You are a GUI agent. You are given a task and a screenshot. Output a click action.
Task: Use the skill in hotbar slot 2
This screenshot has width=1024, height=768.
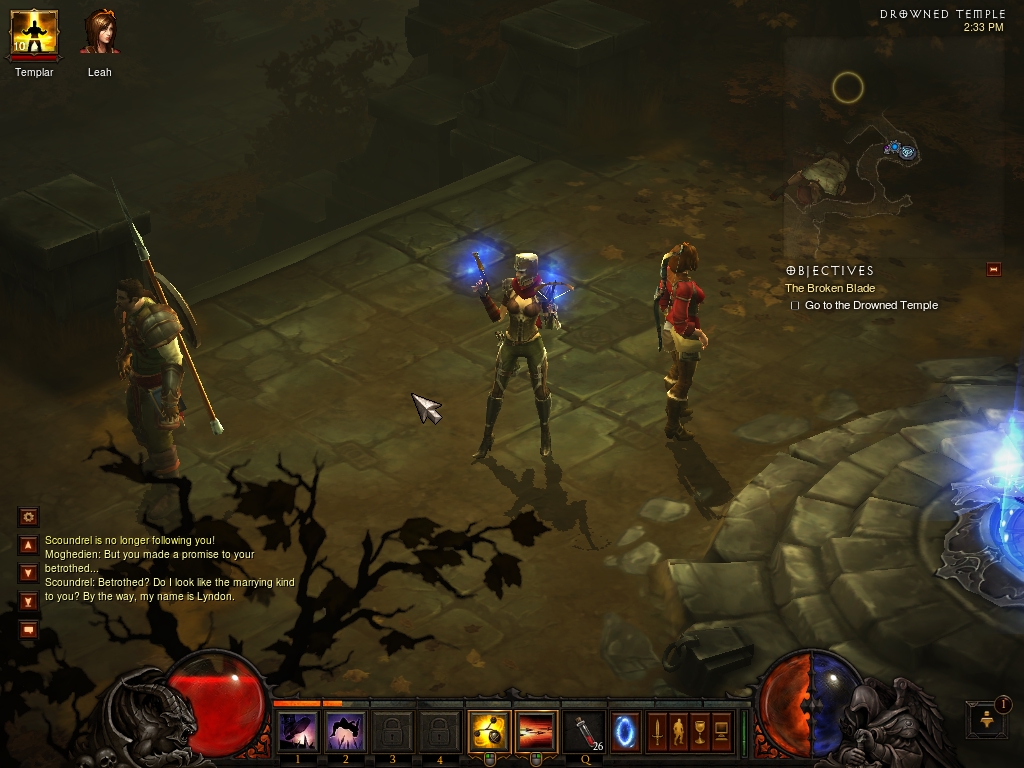[345, 732]
